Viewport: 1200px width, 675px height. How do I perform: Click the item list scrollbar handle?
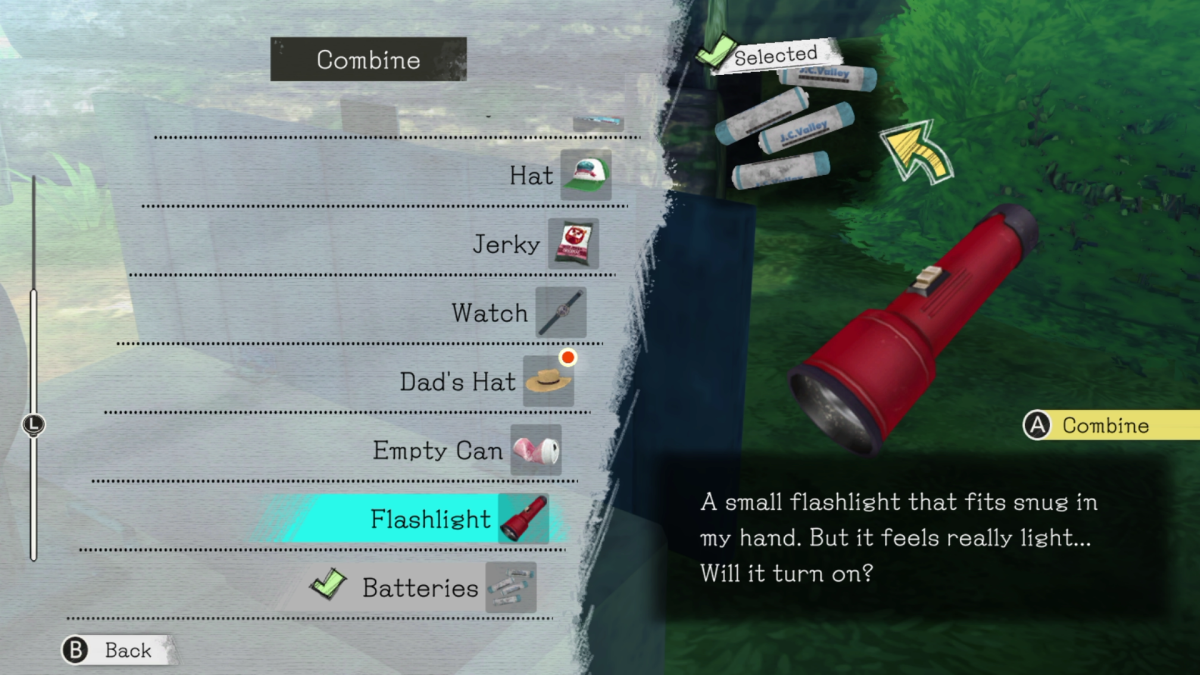tap(33, 425)
